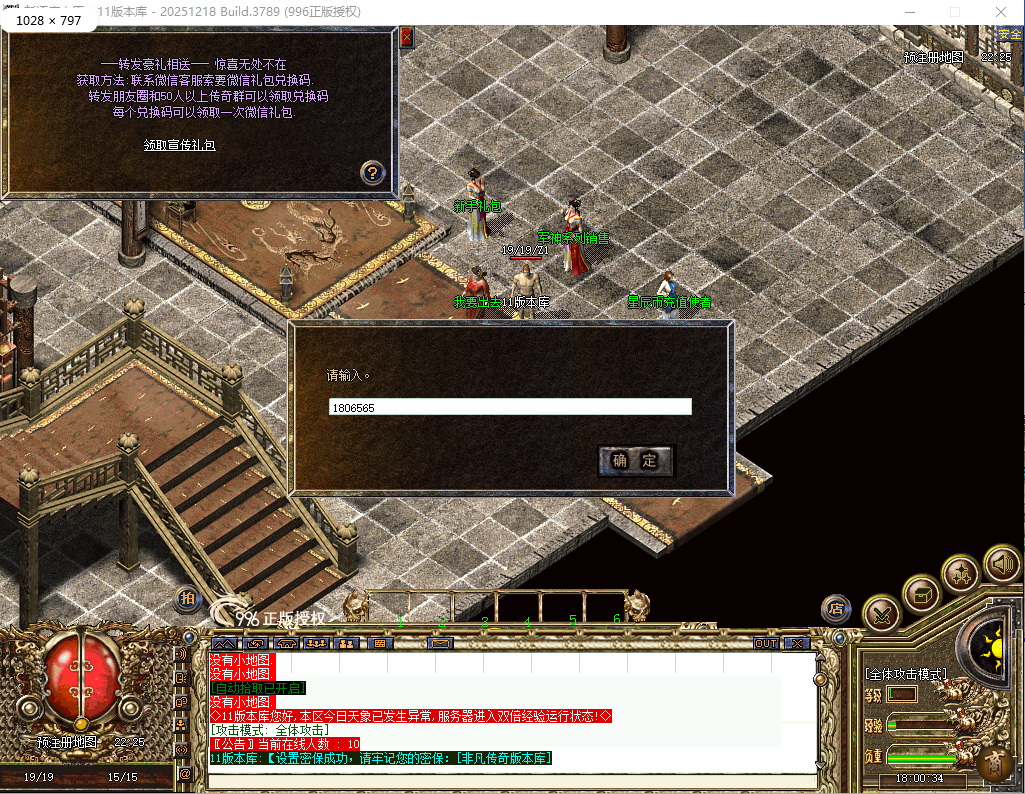Open the 拍 auction round button

[x=187, y=598]
